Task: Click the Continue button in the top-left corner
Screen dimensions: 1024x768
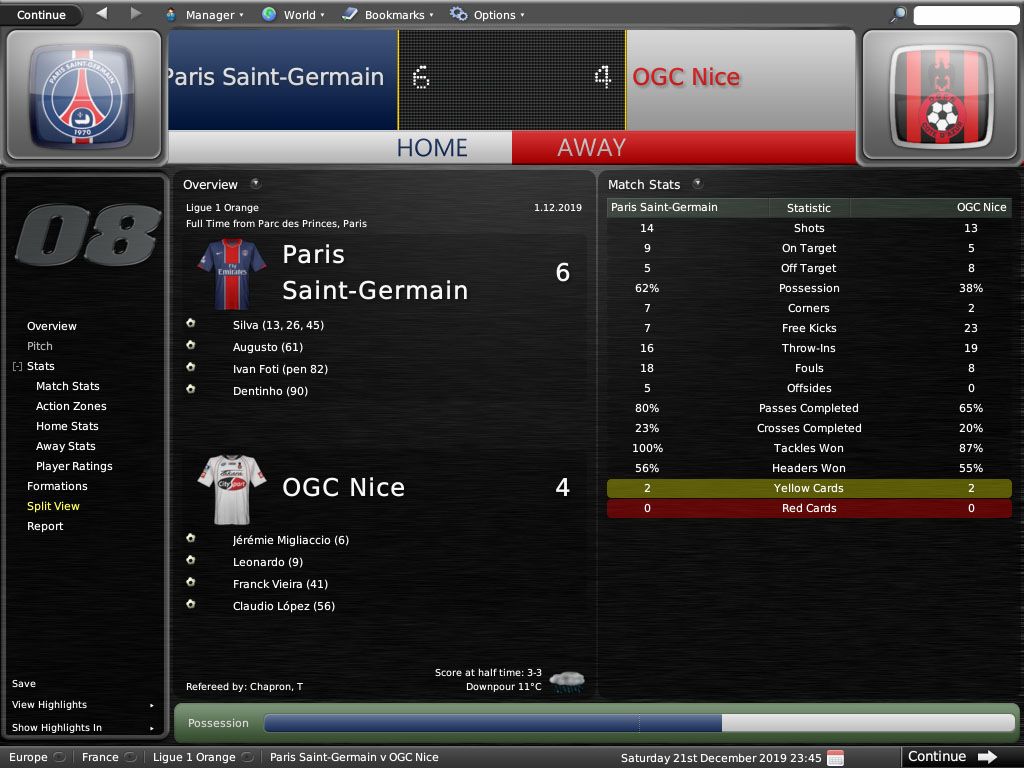Action: click(x=41, y=15)
